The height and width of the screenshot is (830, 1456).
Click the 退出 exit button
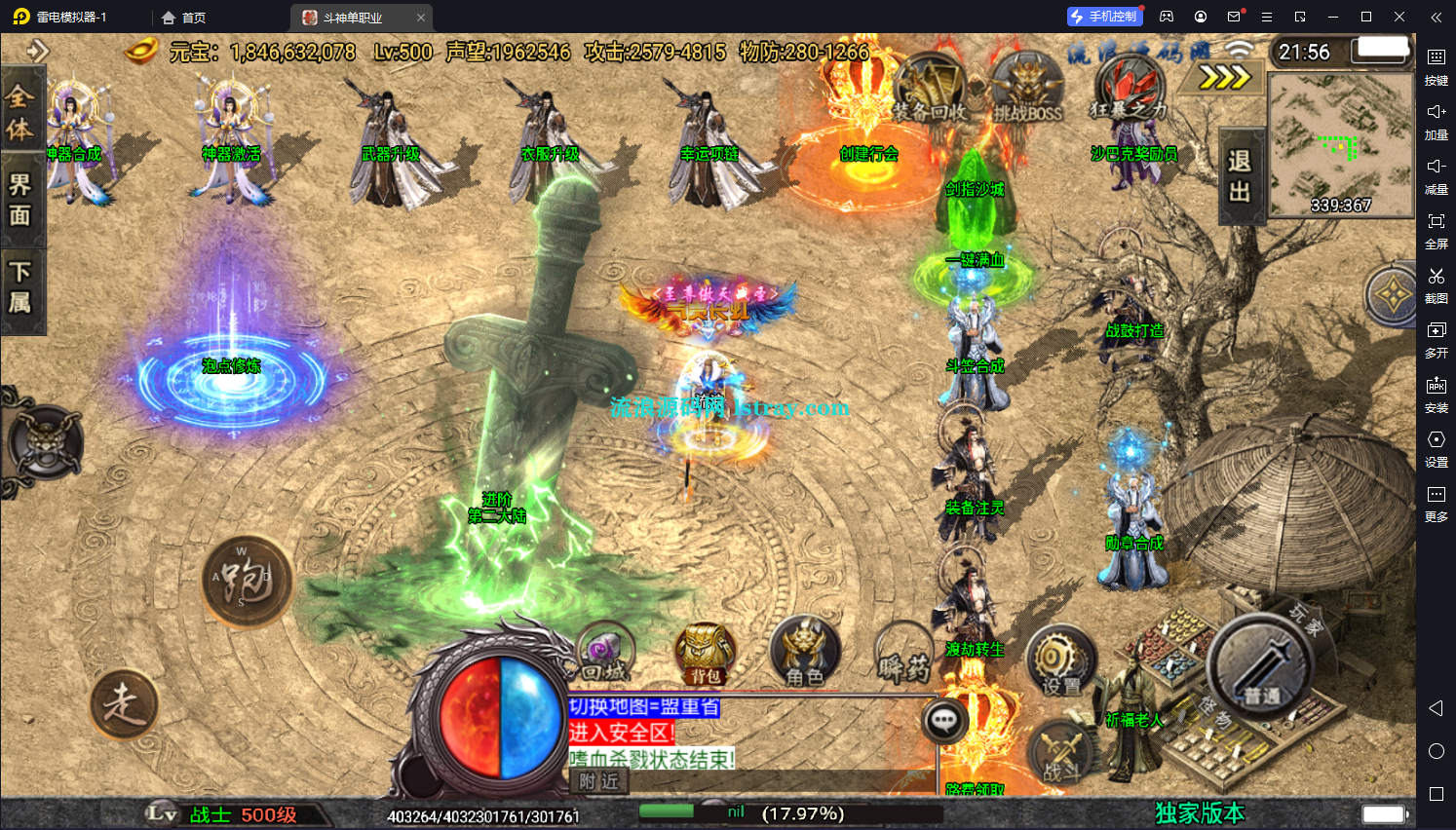(1240, 176)
